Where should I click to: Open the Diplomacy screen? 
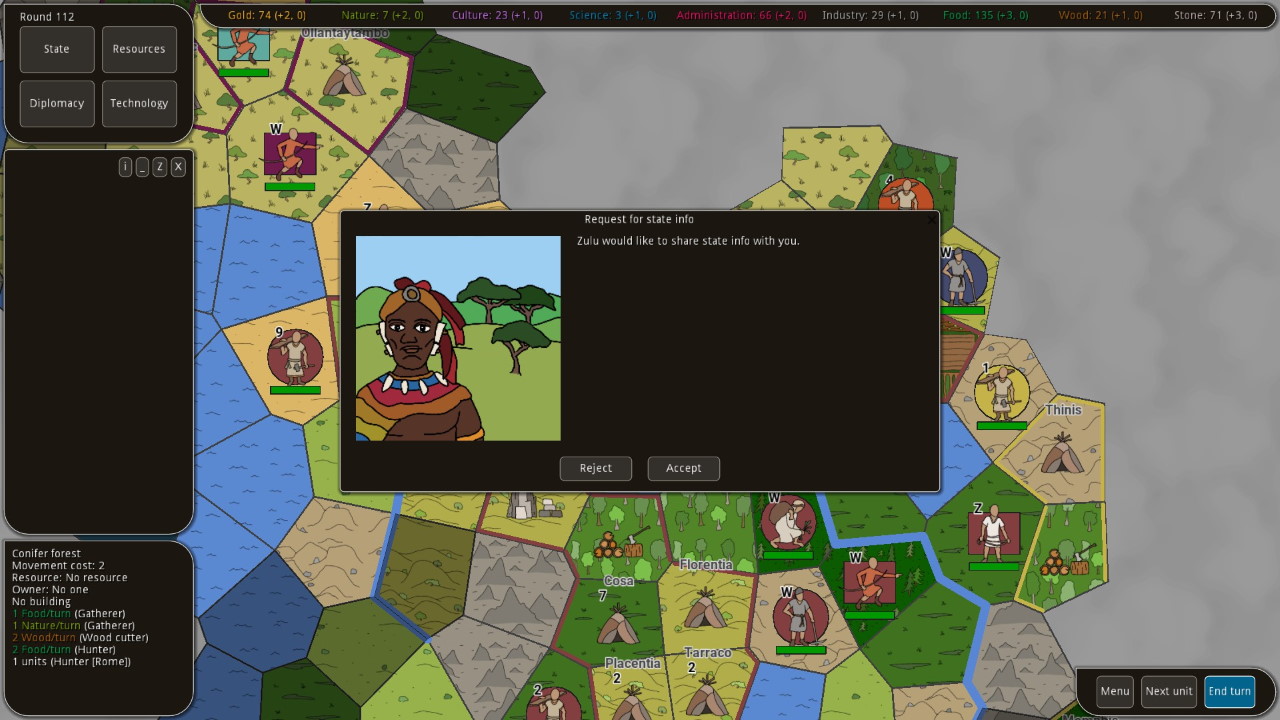[x=57, y=103]
